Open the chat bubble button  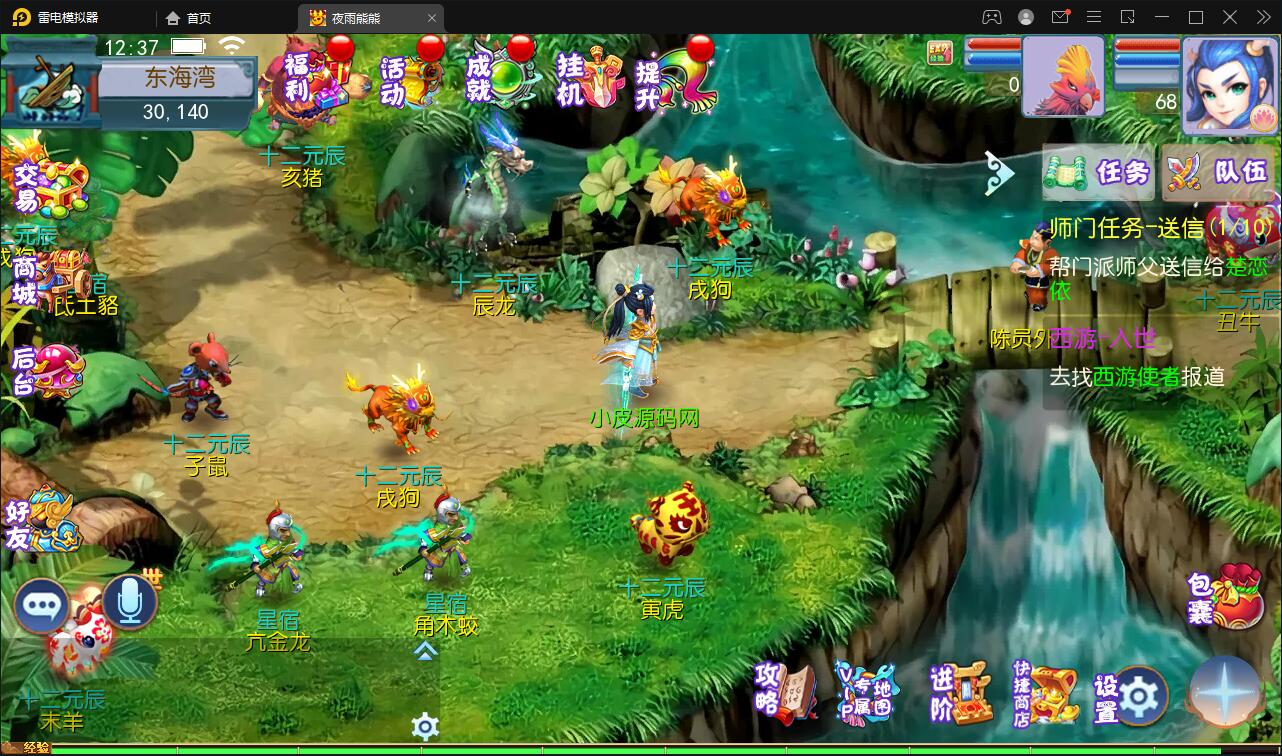pyautogui.click(x=42, y=606)
